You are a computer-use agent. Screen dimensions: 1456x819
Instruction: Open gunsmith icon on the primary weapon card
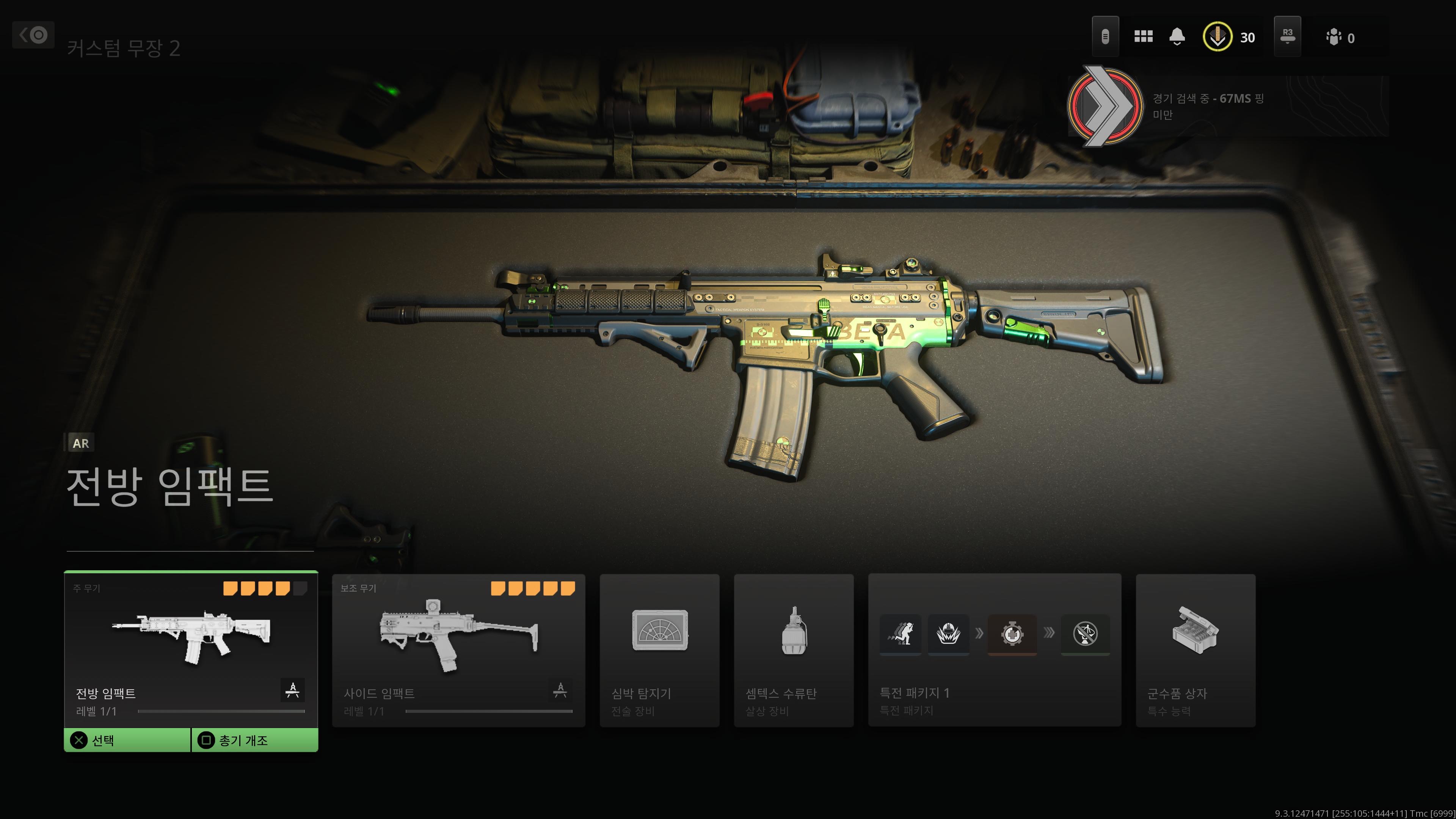click(x=292, y=690)
